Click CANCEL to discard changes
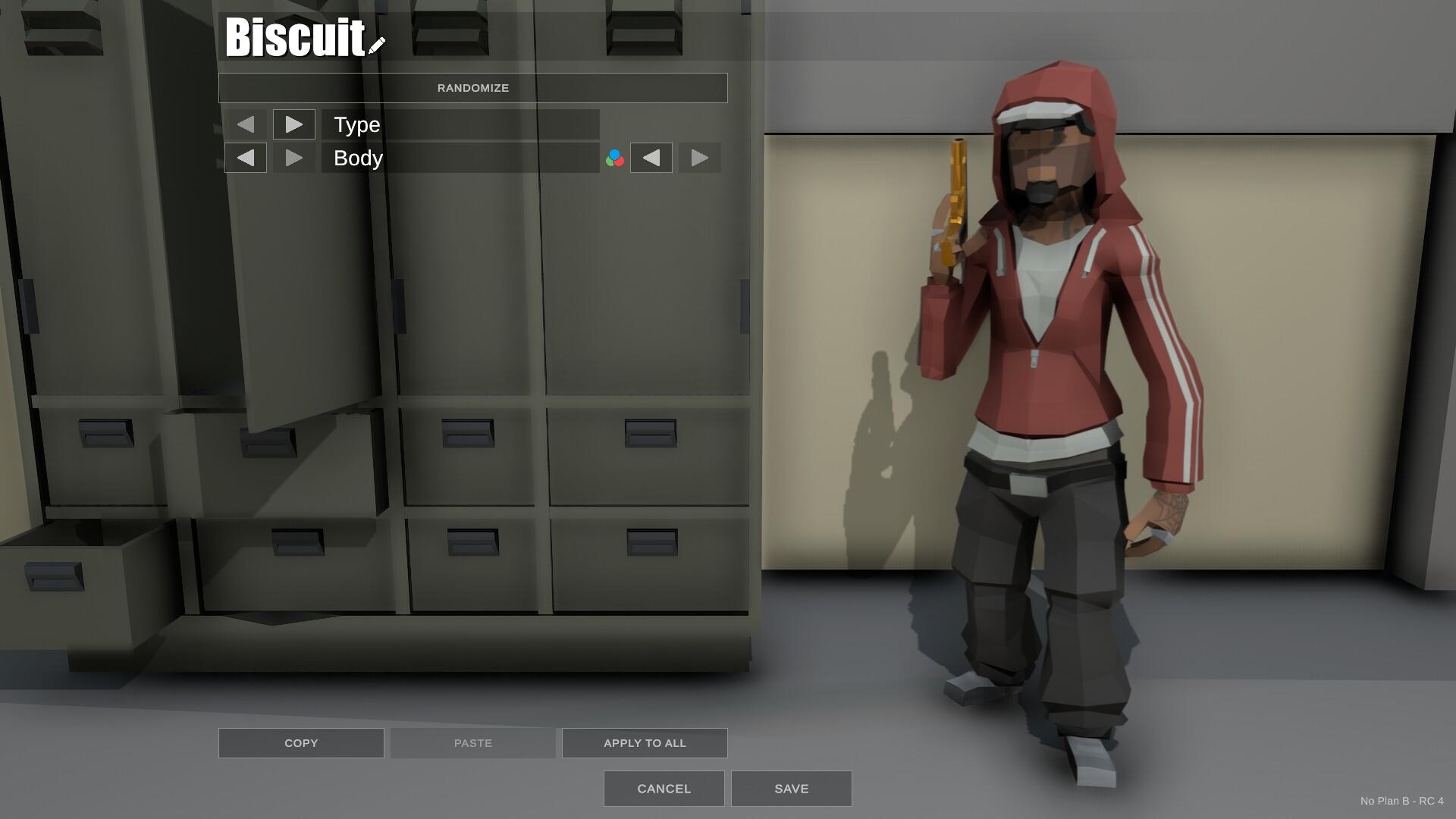Viewport: 1456px width, 819px height. (x=663, y=788)
